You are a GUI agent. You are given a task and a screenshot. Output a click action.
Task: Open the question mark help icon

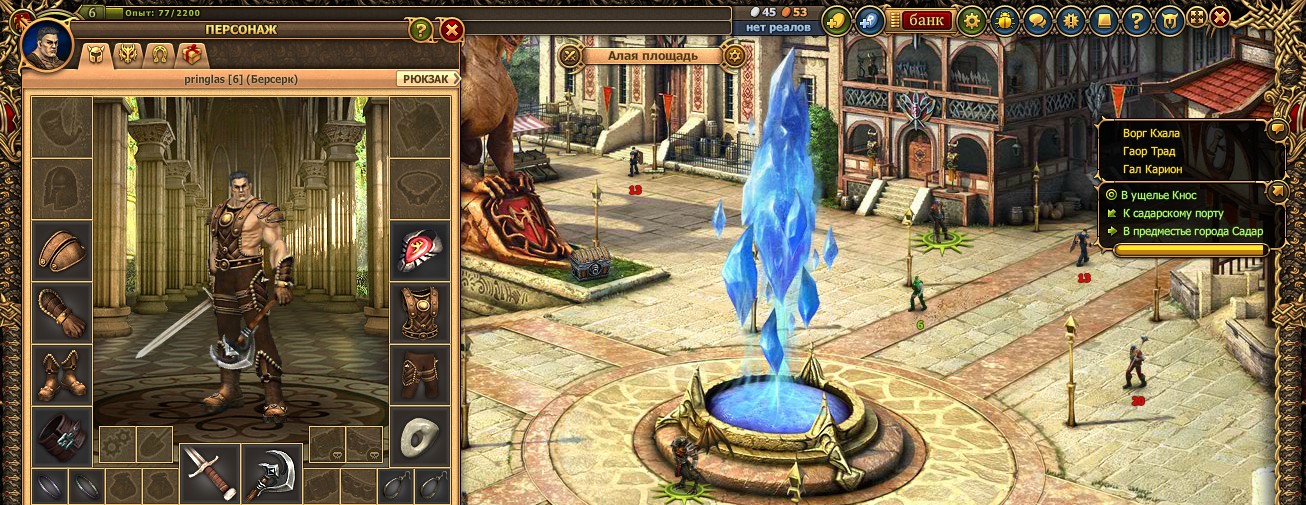pyautogui.click(x=1135, y=19)
